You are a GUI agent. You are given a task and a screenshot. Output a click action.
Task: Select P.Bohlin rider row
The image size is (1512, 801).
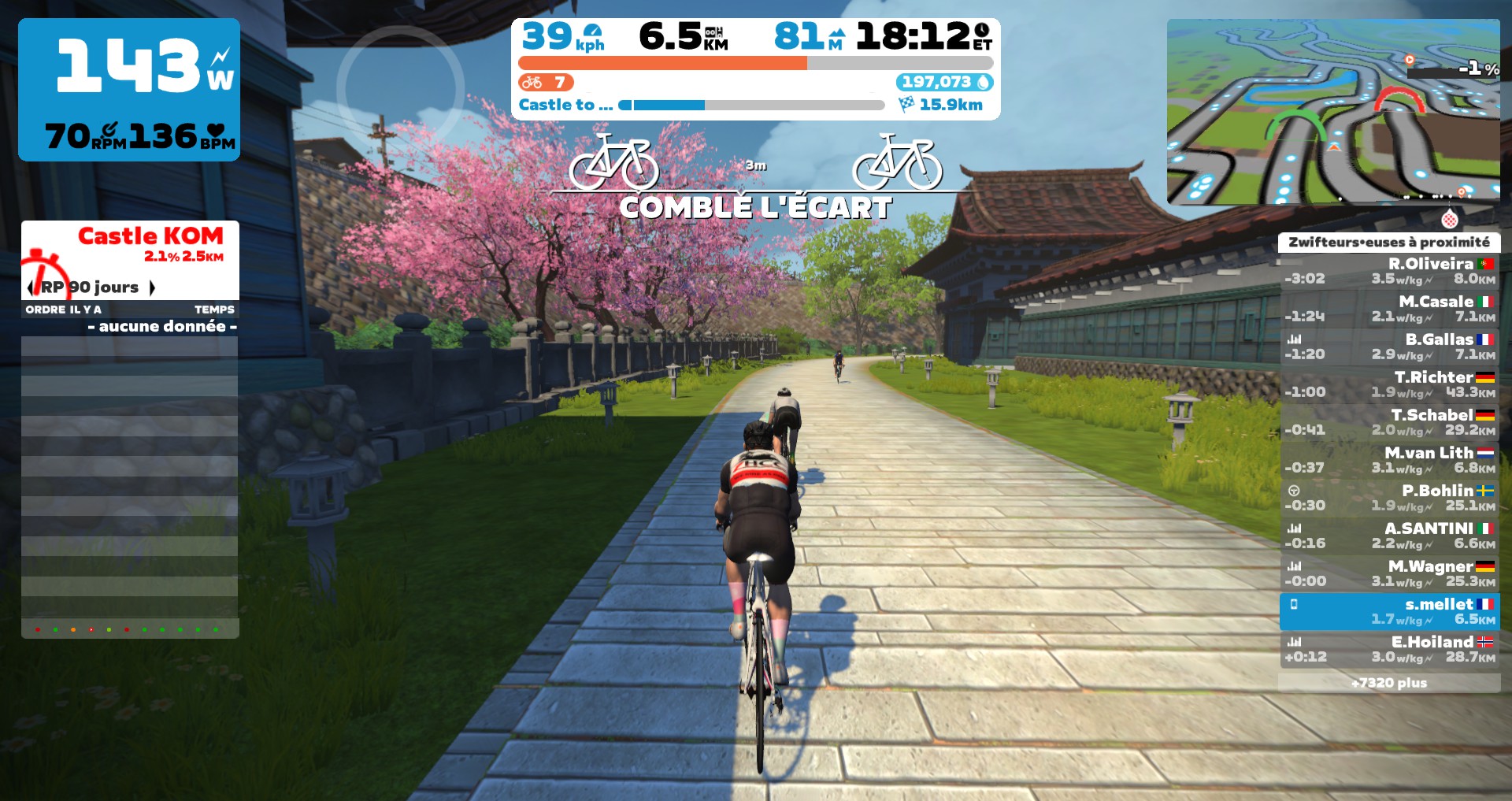coord(1389,498)
